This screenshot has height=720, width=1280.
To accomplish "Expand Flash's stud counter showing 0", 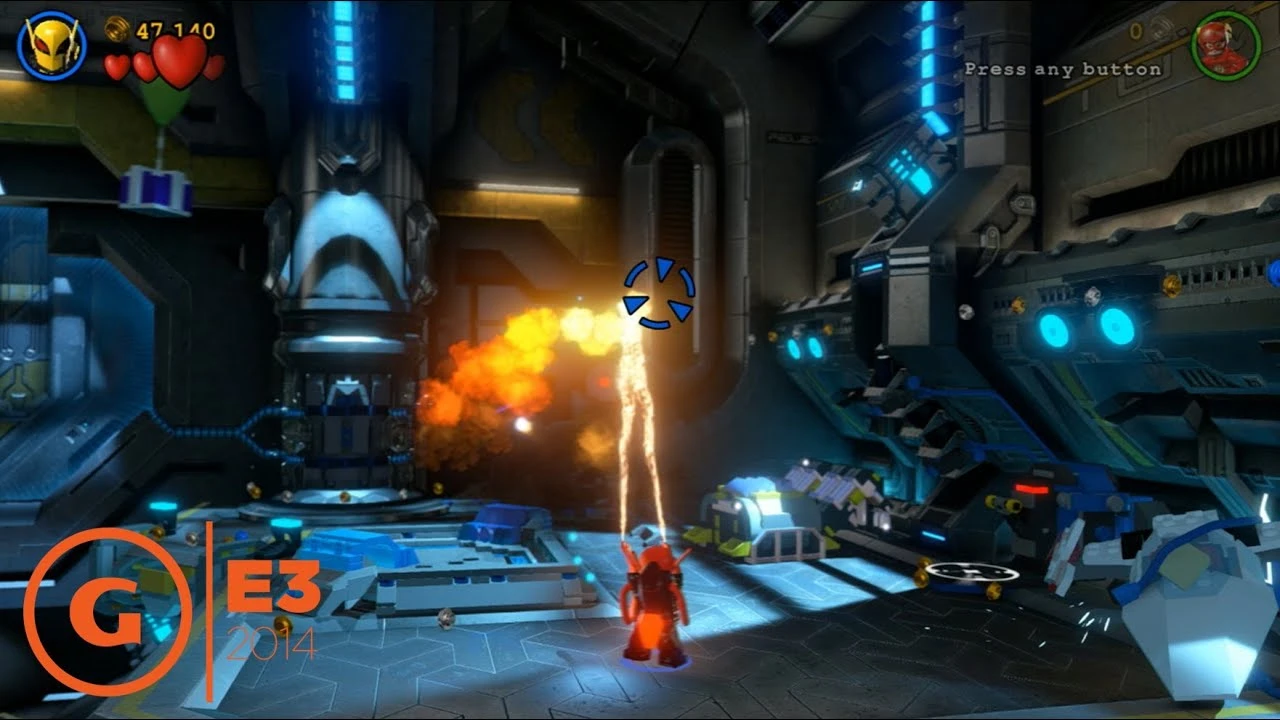I will (x=1134, y=31).
